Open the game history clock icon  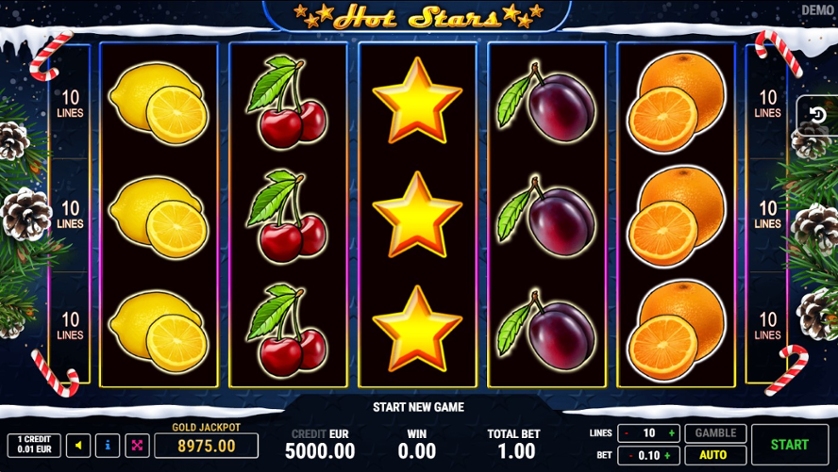(815, 115)
